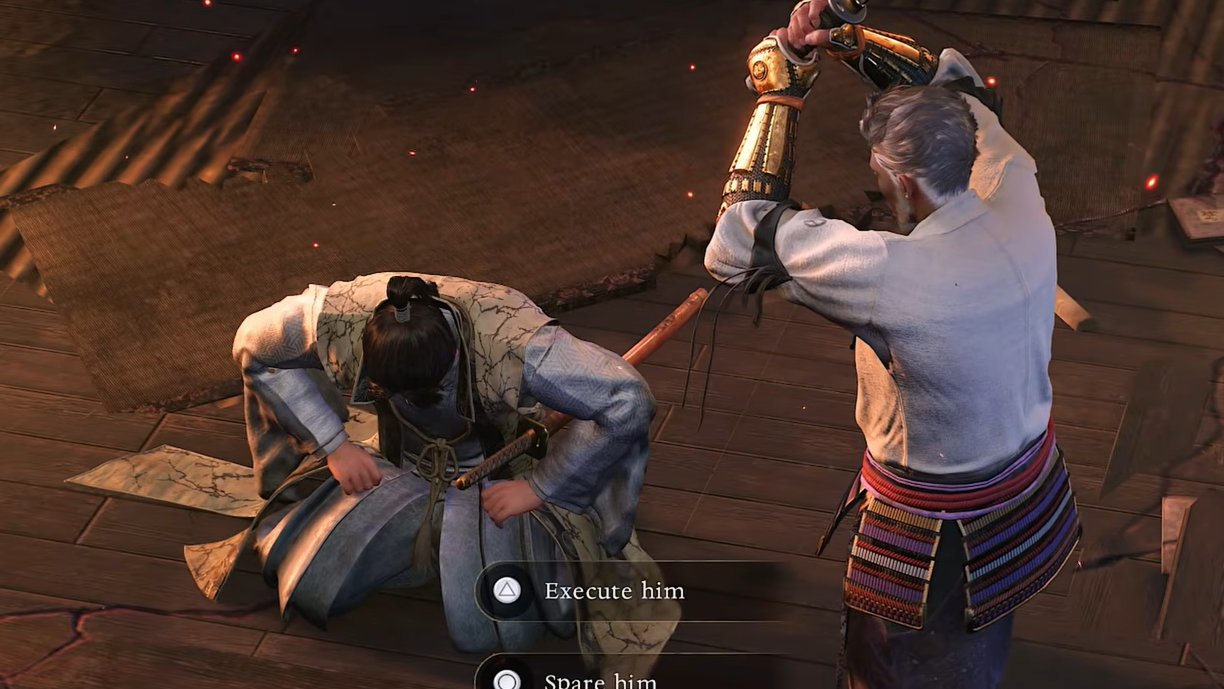Select the "Spare him" choice
Image resolution: width=1224 pixels, height=689 pixels.
point(600,680)
